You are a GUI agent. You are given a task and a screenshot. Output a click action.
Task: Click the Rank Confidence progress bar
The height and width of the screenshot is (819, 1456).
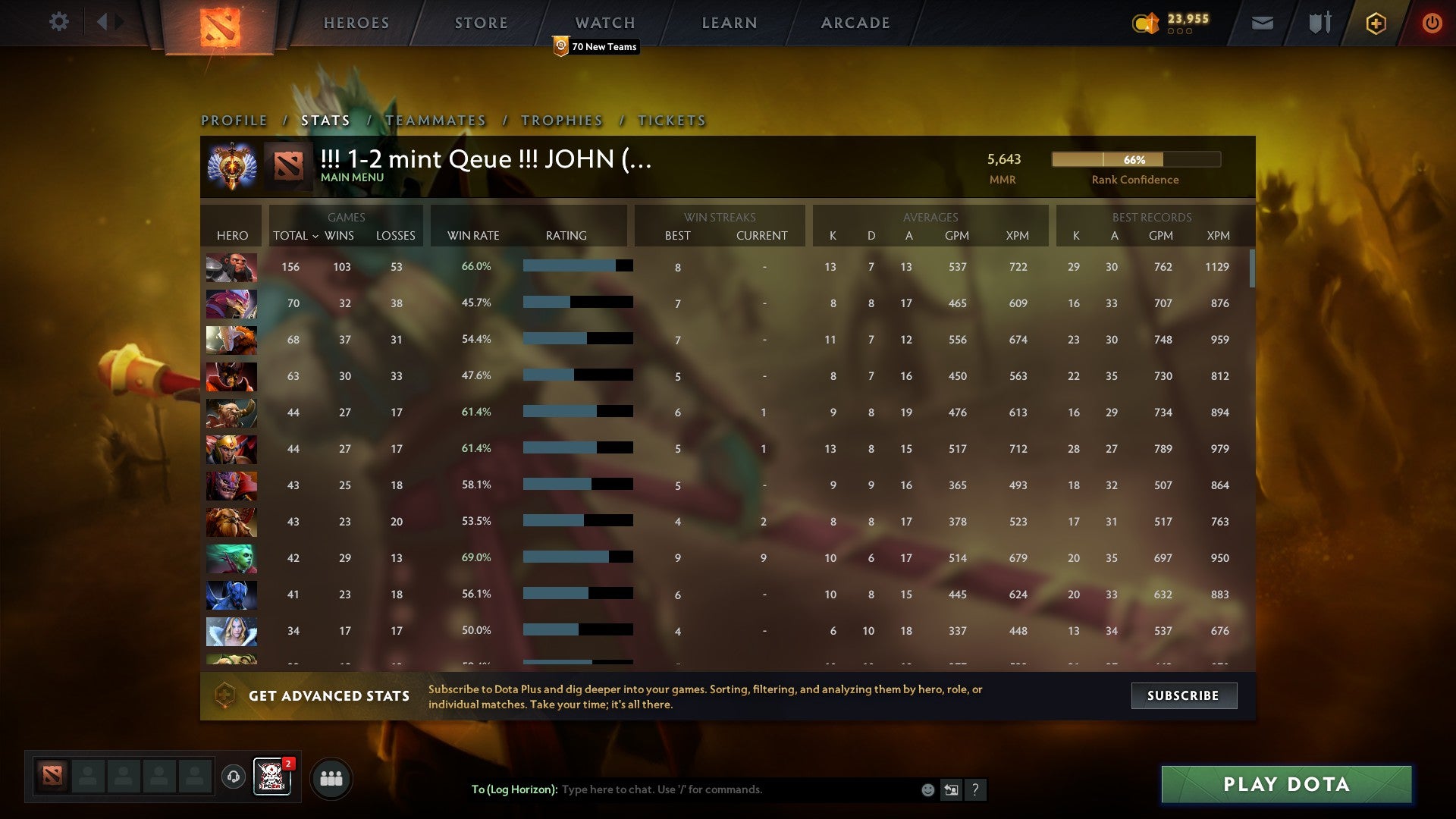point(1135,160)
